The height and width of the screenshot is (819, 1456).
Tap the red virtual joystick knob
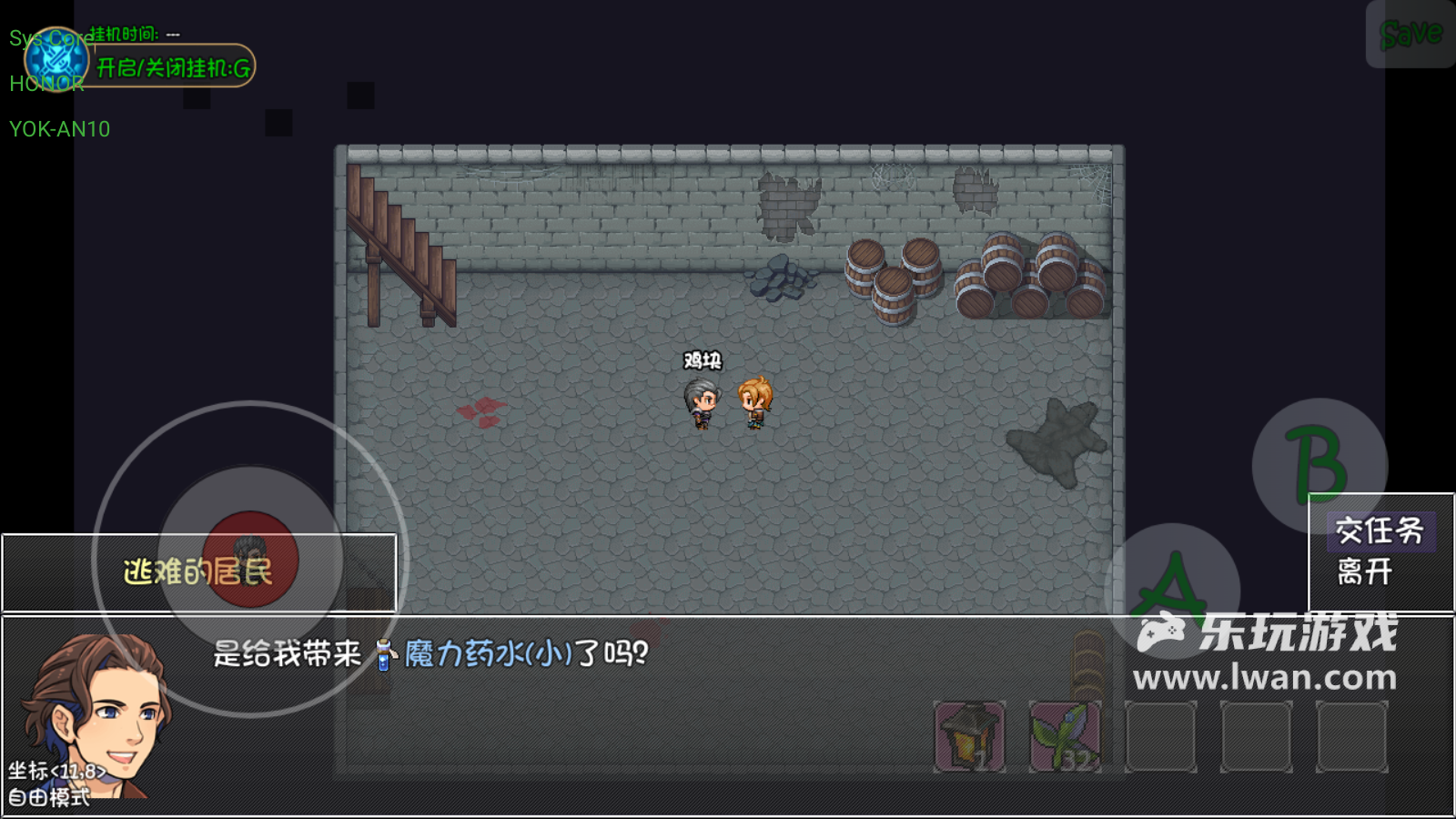point(250,559)
